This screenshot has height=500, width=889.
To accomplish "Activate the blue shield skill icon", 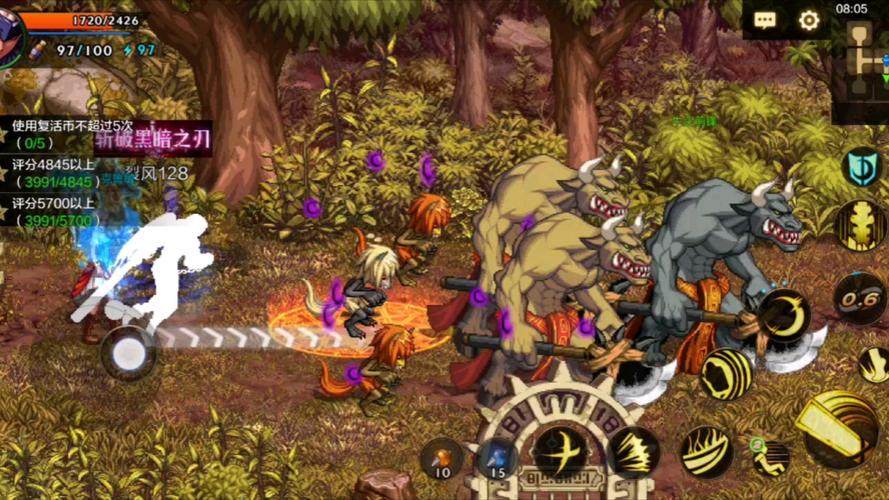I will tap(860, 167).
